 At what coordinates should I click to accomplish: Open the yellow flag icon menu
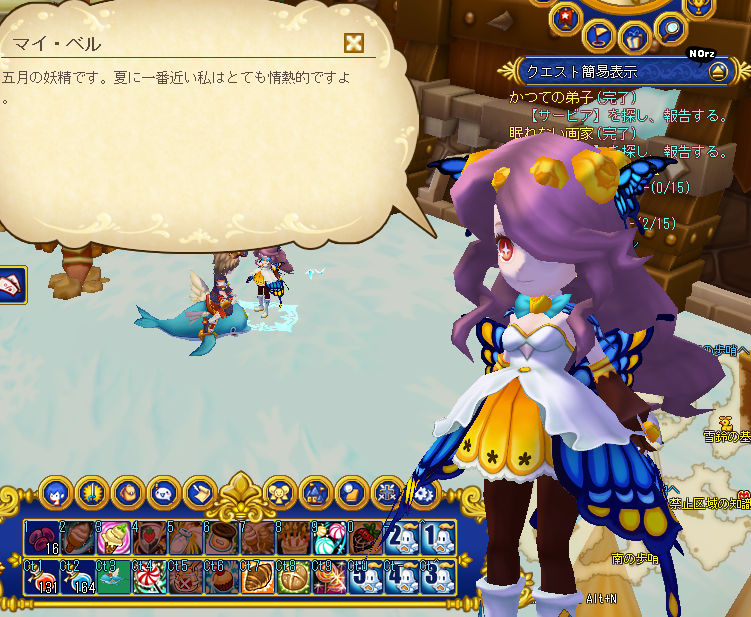(598, 37)
